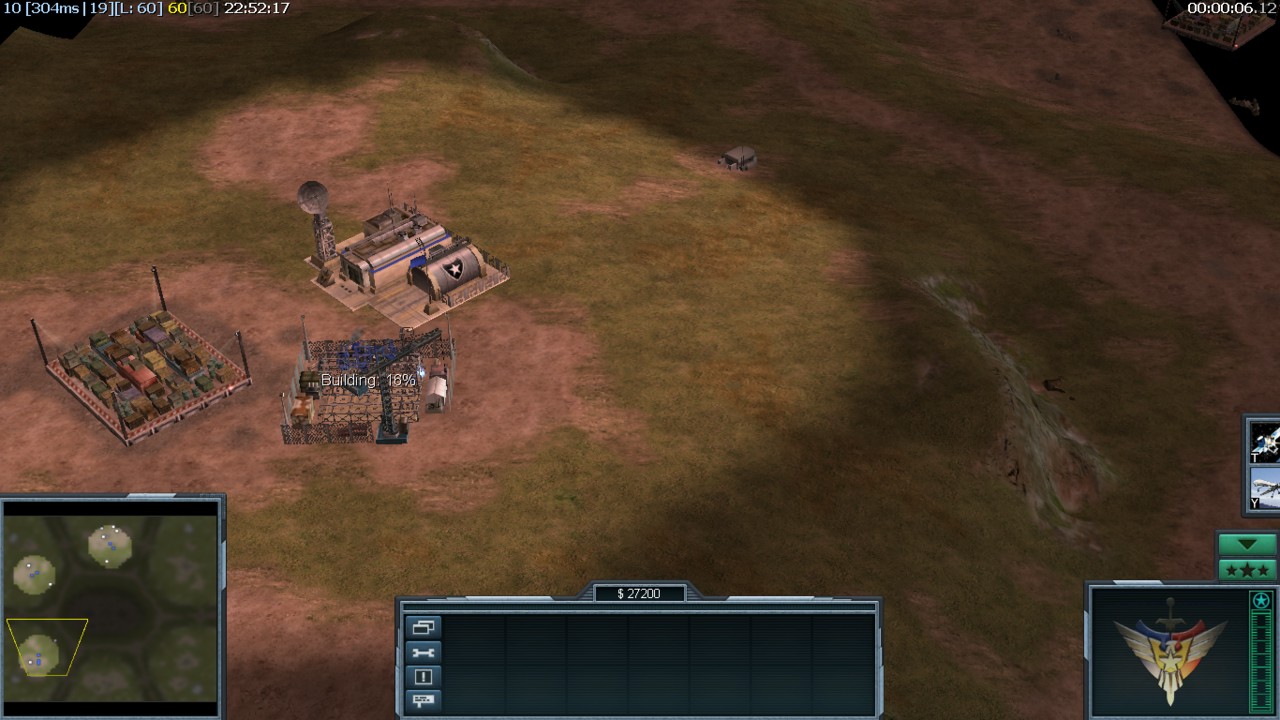Activate the aircraft strike shortcut icon
Image resolution: width=1280 pixels, height=720 pixels.
click(1265, 489)
